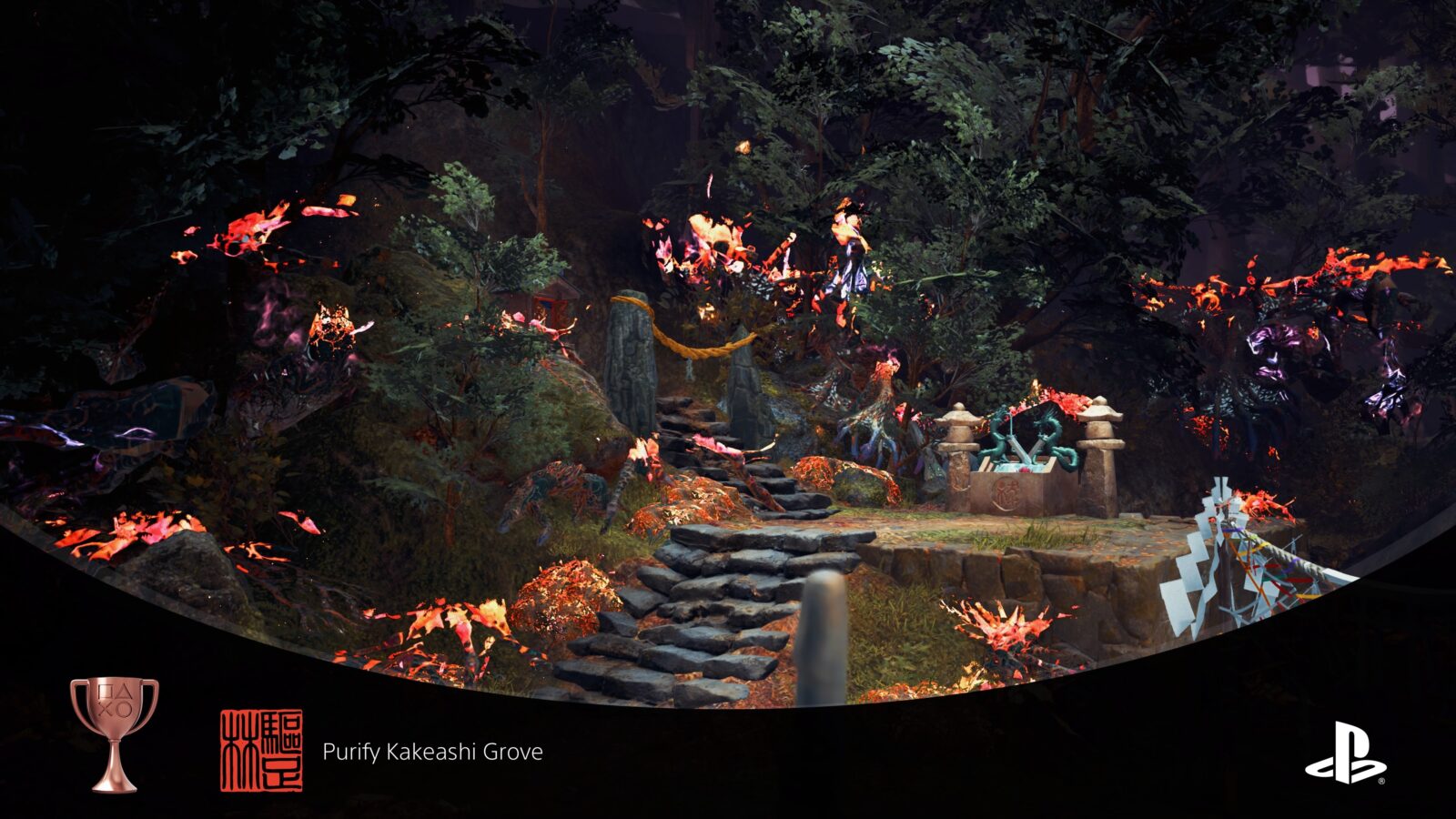
Task: Click the red kanji seal game icon
Action: [262, 748]
